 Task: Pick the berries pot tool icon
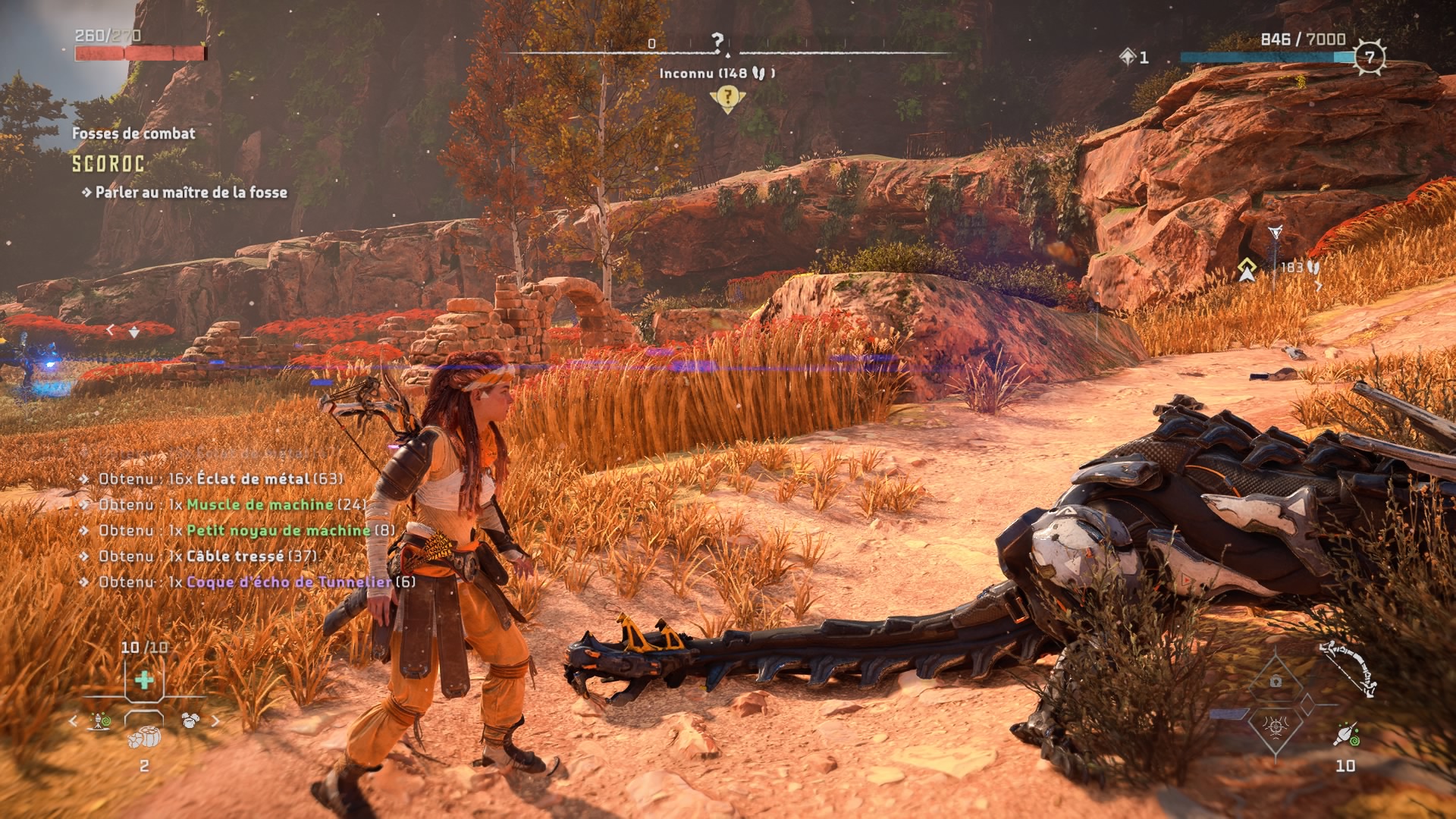coord(190,720)
